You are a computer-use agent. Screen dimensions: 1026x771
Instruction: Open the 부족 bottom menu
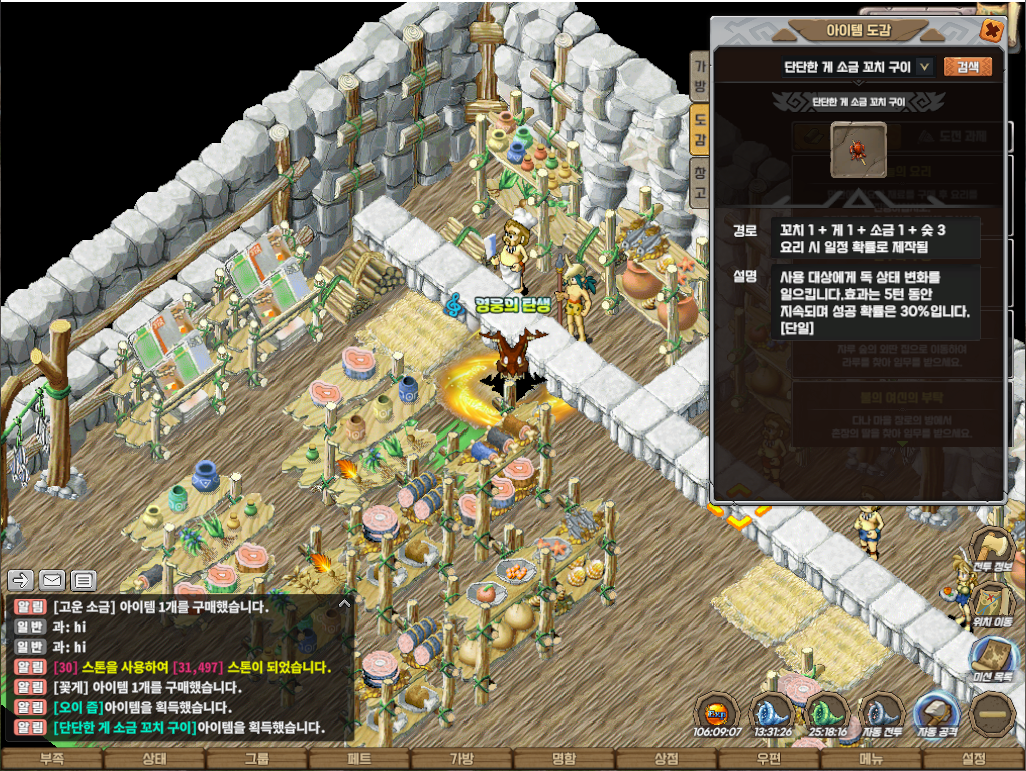coord(51,759)
